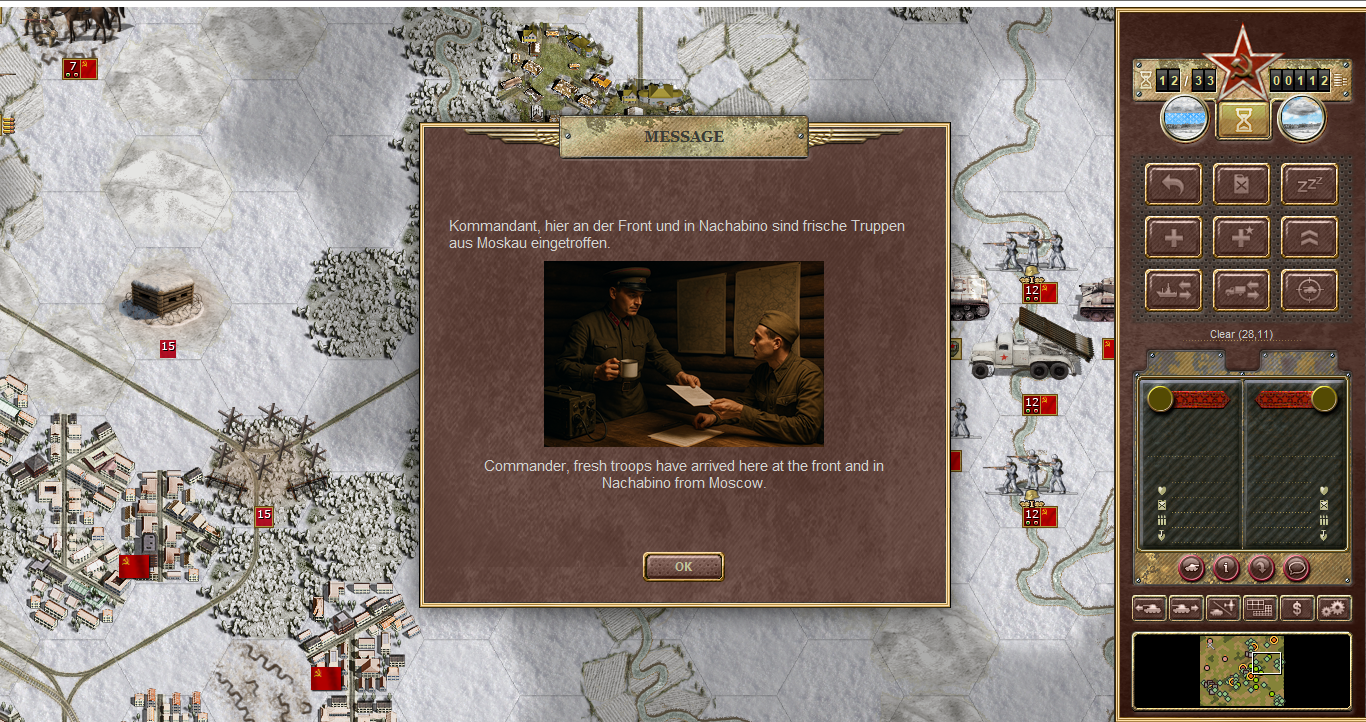Select elite reinforcements, the plus with star
The height and width of the screenshot is (722, 1366).
tap(1242, 238)
